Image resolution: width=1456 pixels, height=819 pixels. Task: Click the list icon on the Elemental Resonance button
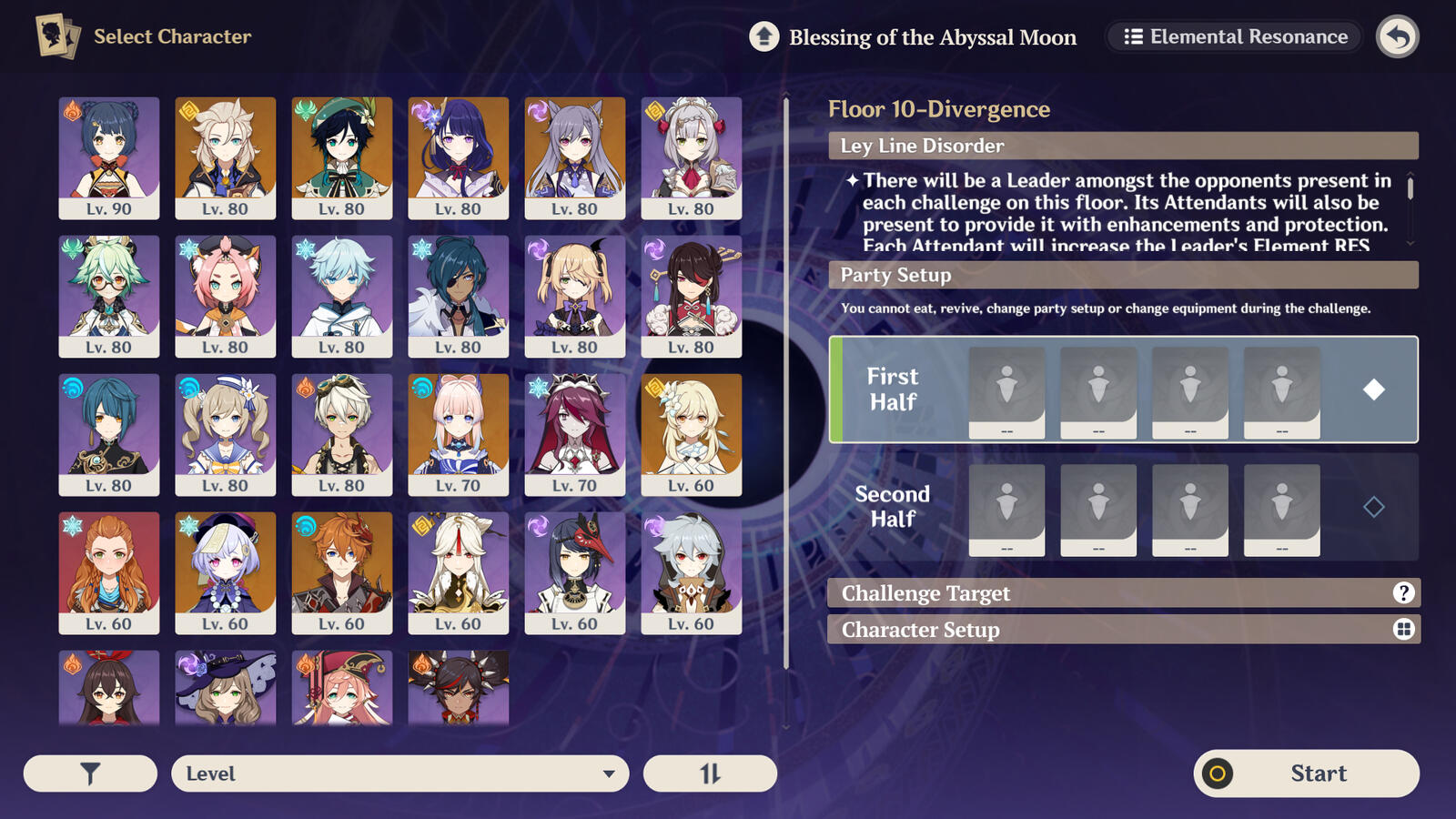pos(1134,36)
